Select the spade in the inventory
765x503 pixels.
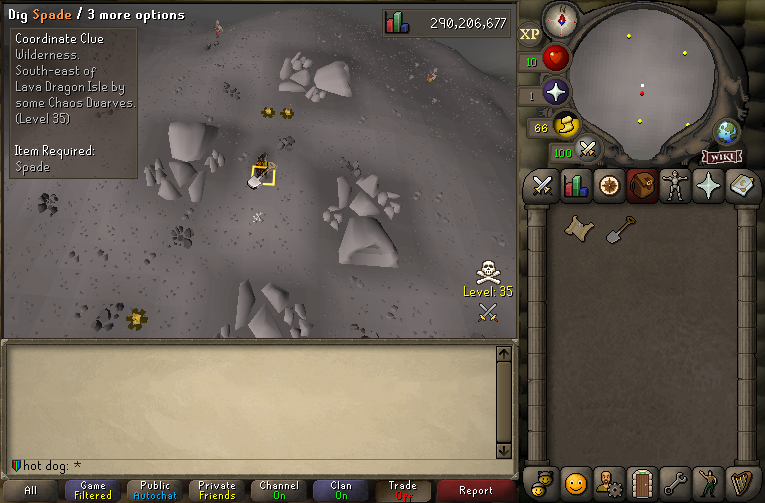point(621,229)
